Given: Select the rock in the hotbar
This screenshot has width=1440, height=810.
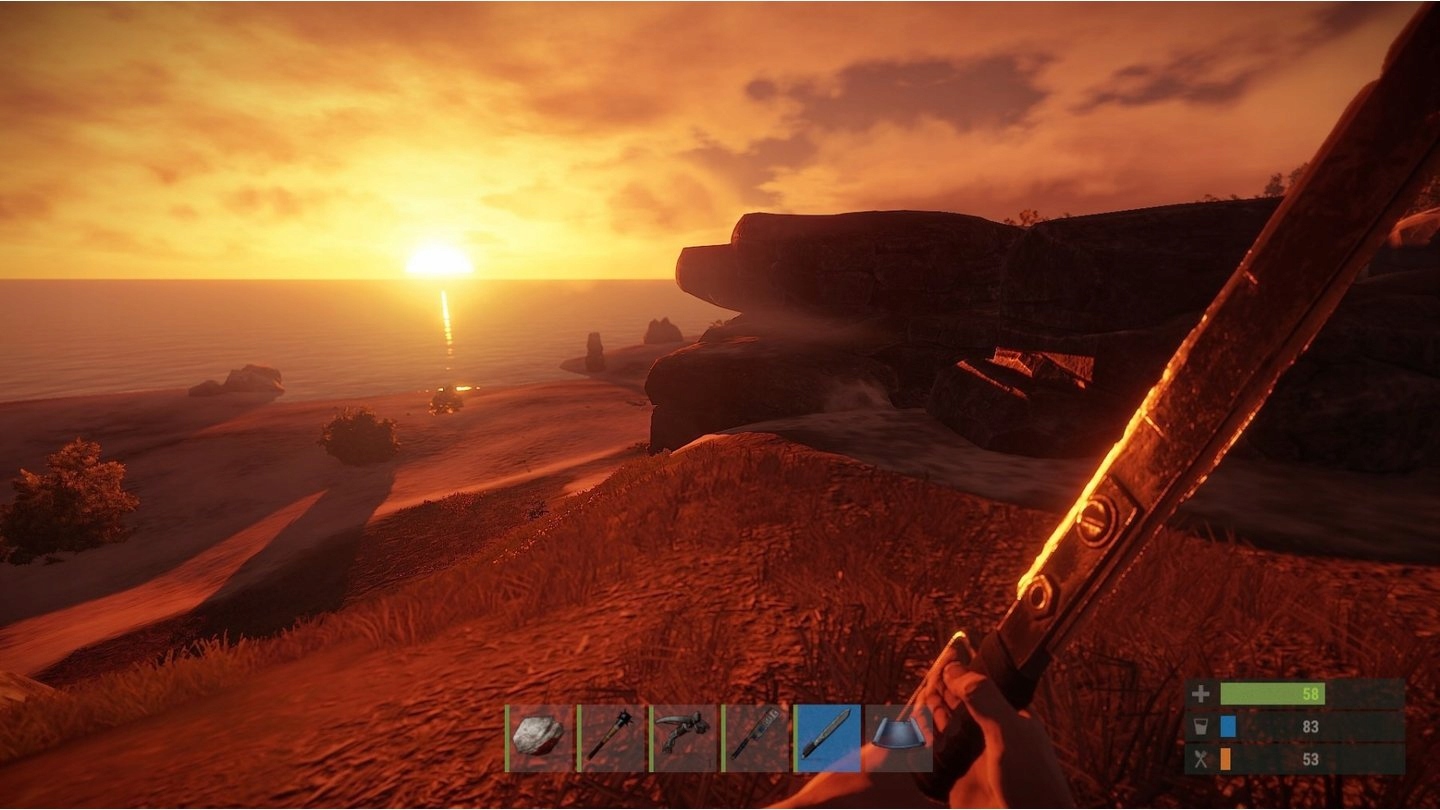Looking at the screenshot, I should tap(539, 738).
